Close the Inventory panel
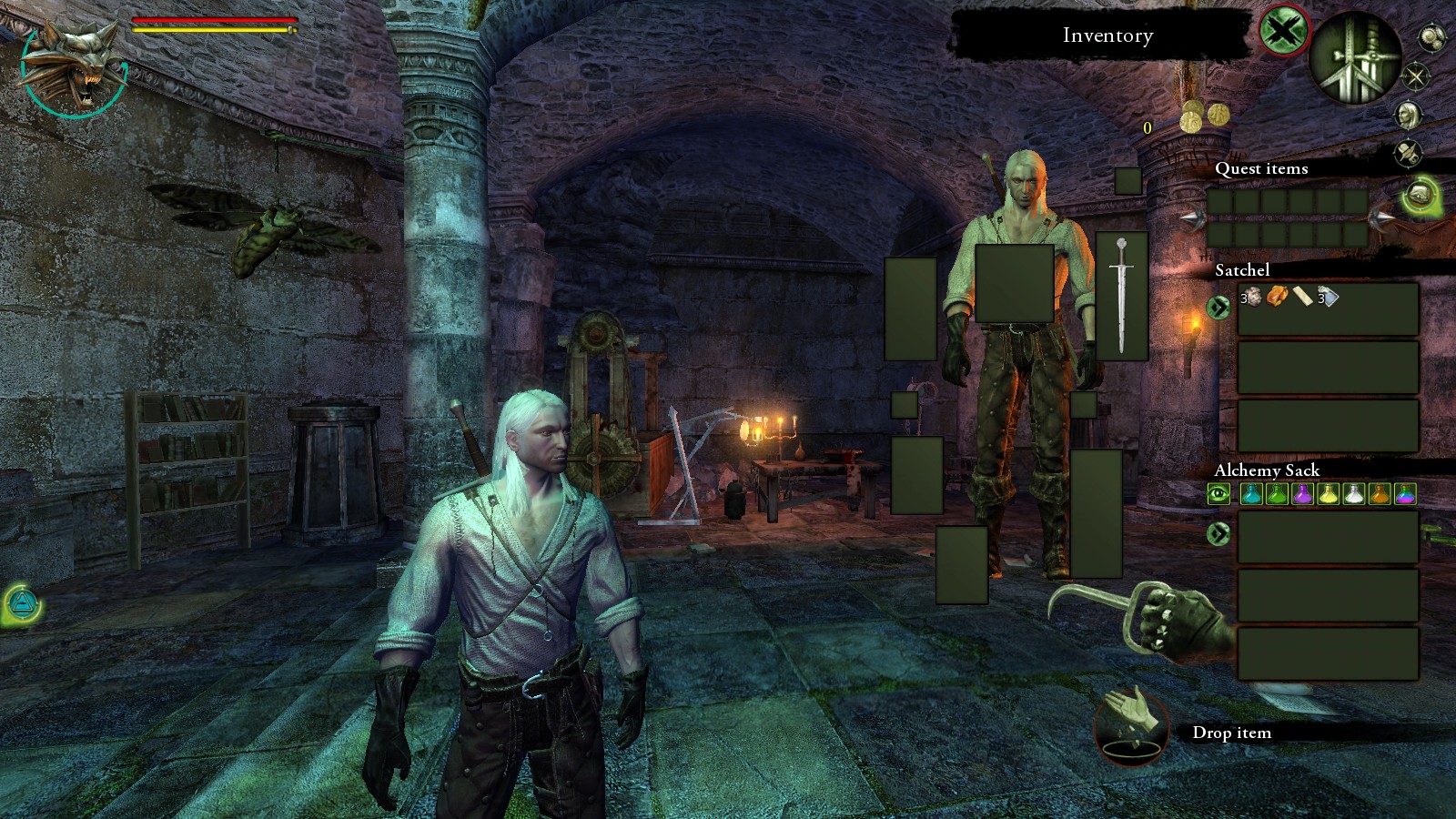1456x819 pixels. tap(1284, 32)
